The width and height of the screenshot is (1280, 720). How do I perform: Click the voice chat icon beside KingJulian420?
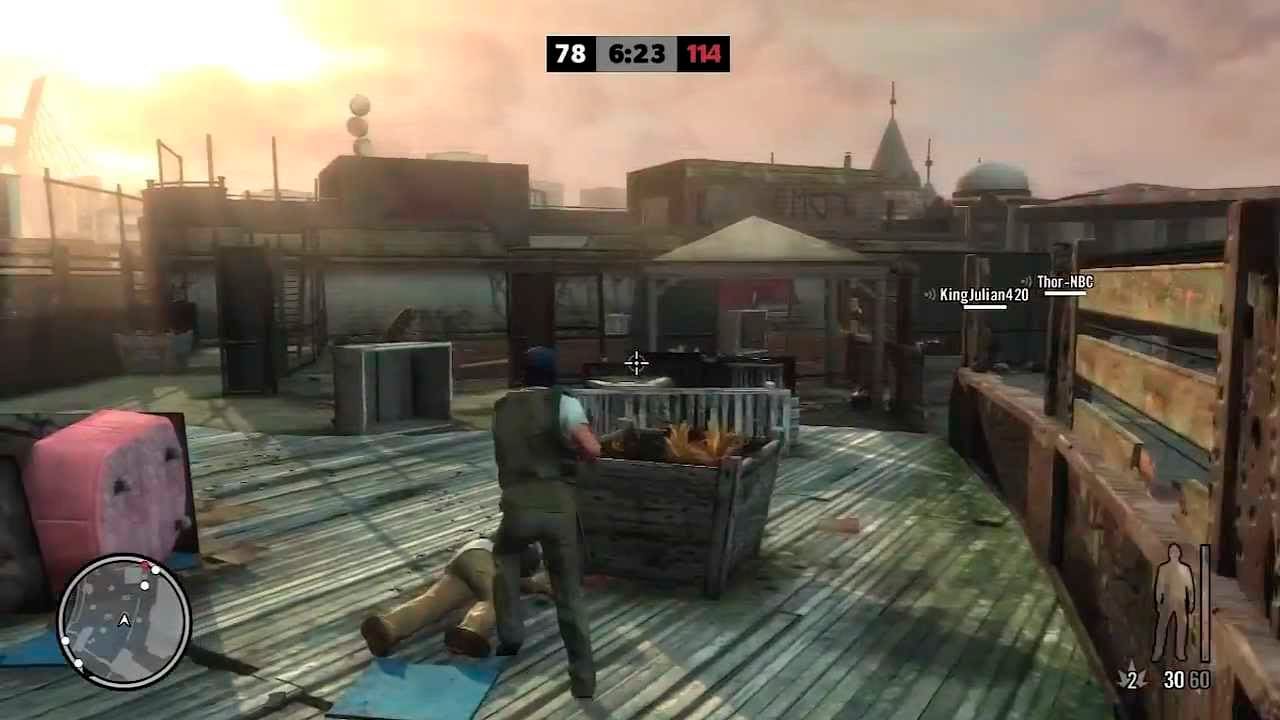click(930, 294)
